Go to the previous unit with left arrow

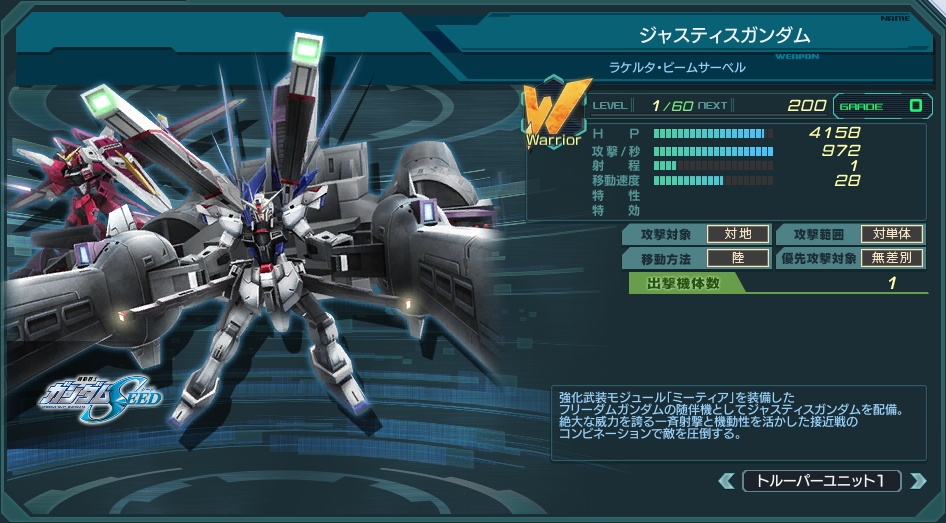point(727,481)
